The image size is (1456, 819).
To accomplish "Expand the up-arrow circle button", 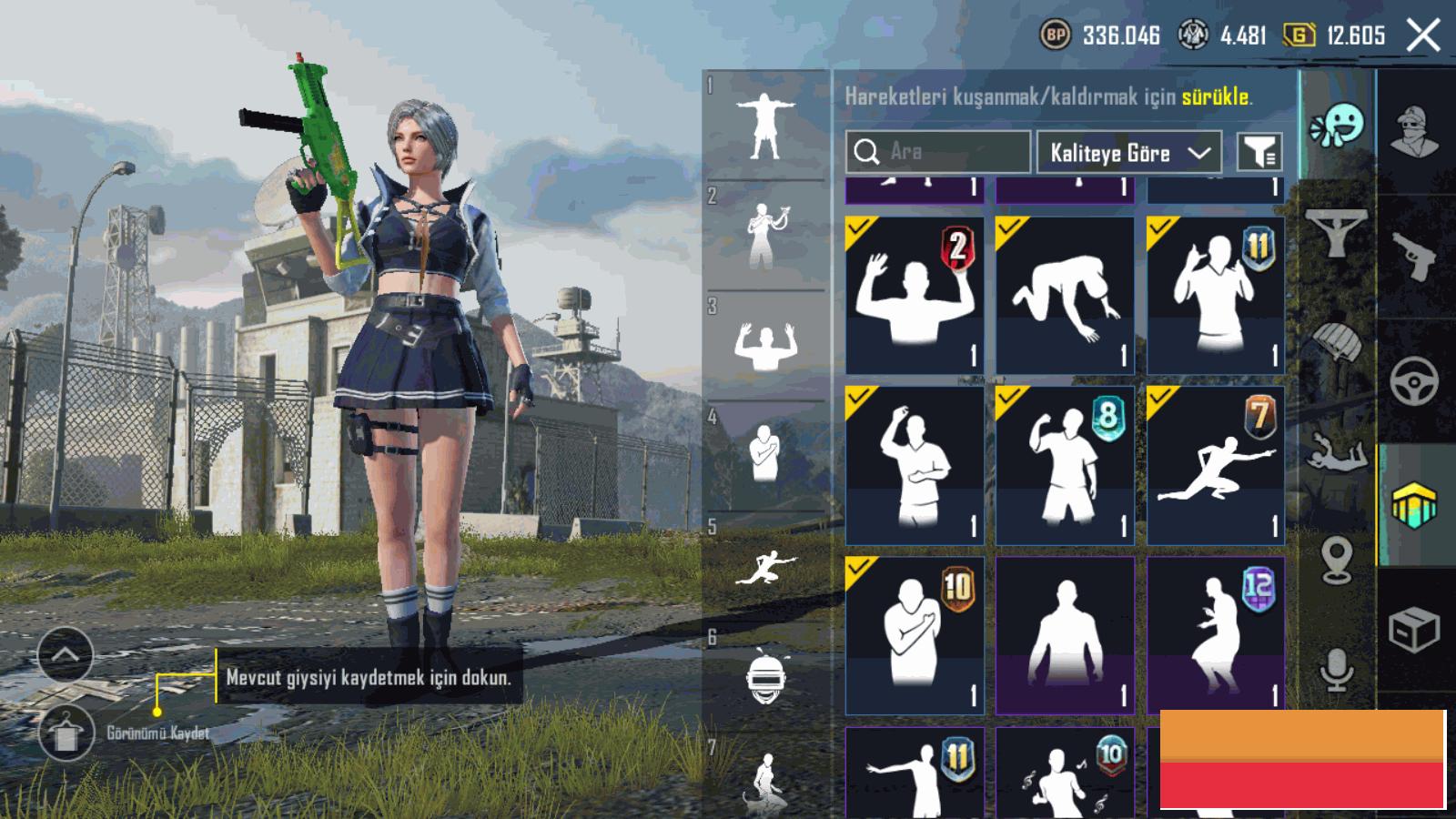I will [66, 654].
